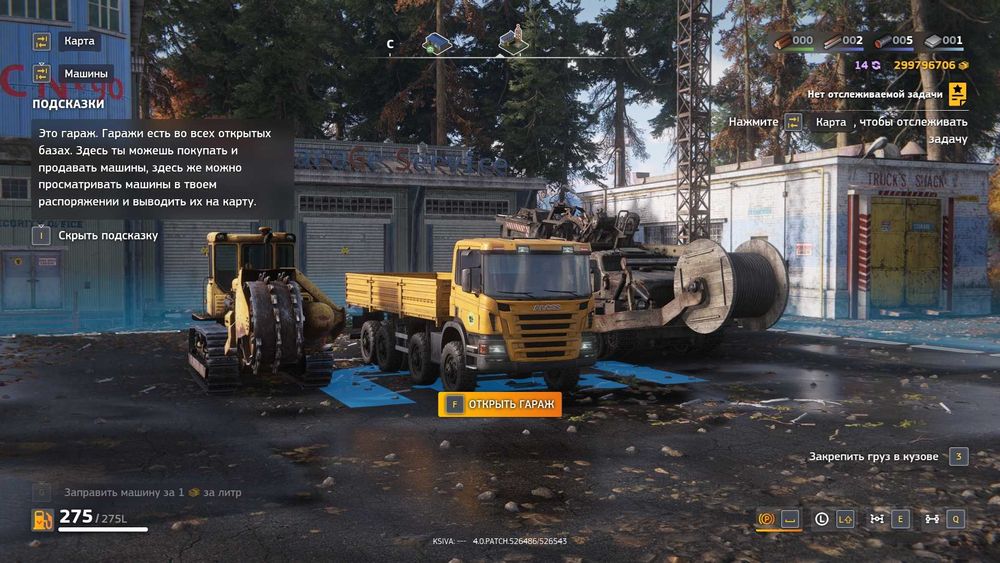
Task: Toggle the parking brake icon
Action: pos(768,518)
